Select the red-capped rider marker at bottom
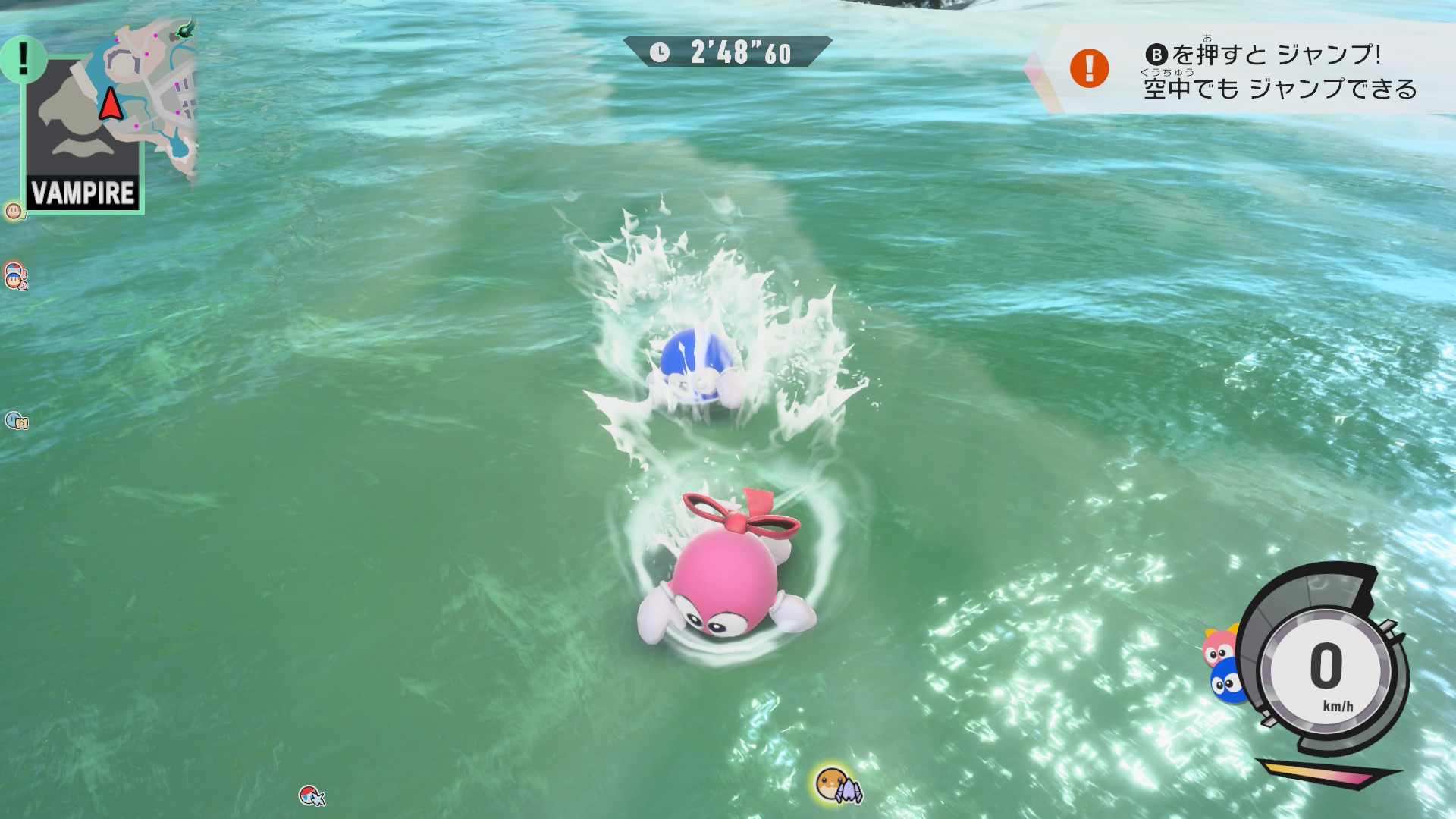Image resolution: width=1456 pixels, height=819 pixels. (x=311, y=795)
